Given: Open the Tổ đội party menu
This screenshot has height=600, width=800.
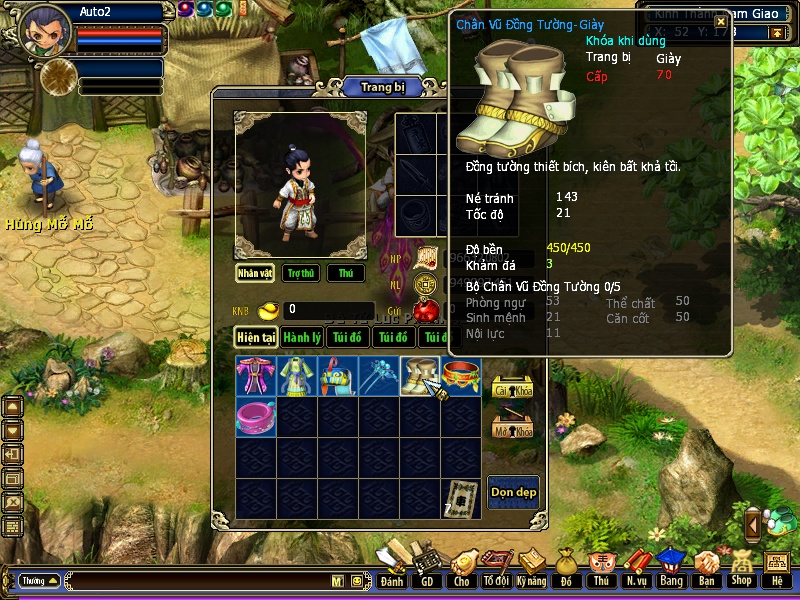Looking at the screenshot, I should click(x=495, y=568).
